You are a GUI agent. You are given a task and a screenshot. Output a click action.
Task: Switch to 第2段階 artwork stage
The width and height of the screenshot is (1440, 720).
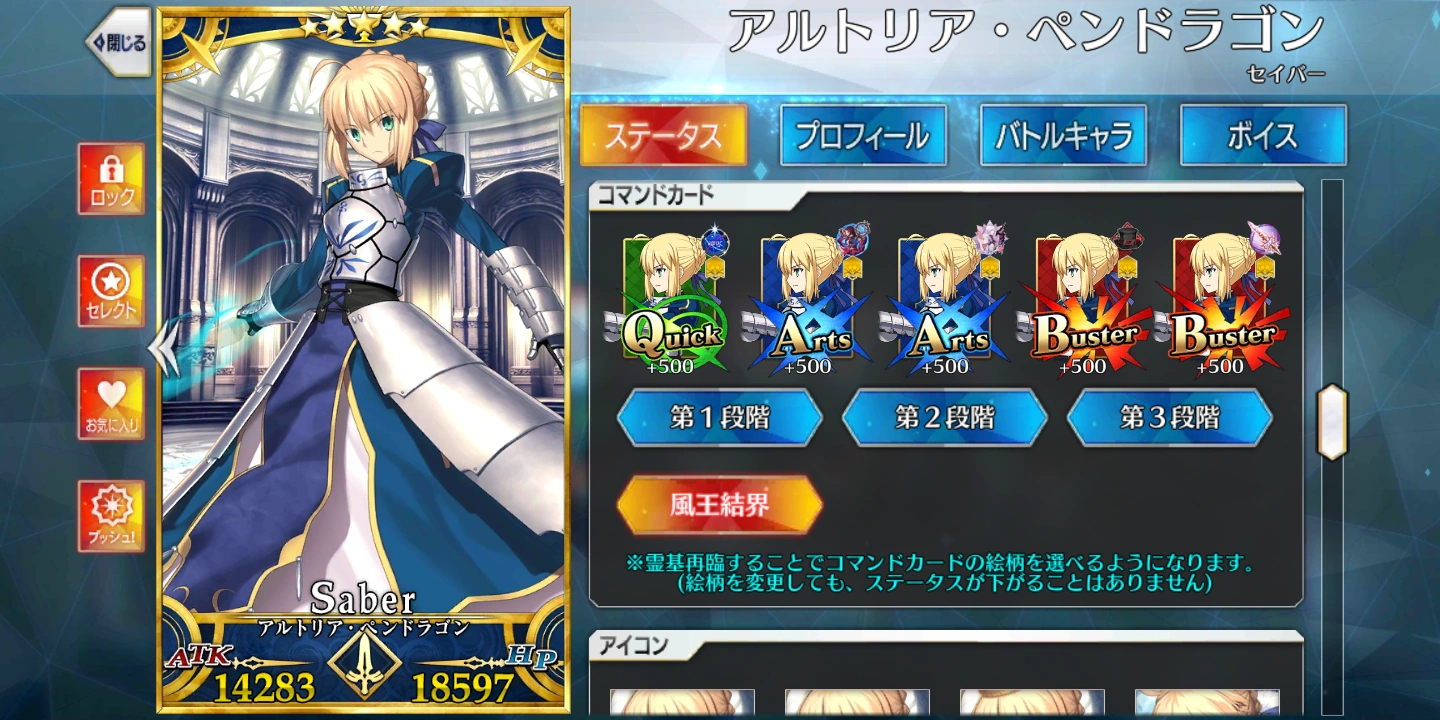[946, 419]
